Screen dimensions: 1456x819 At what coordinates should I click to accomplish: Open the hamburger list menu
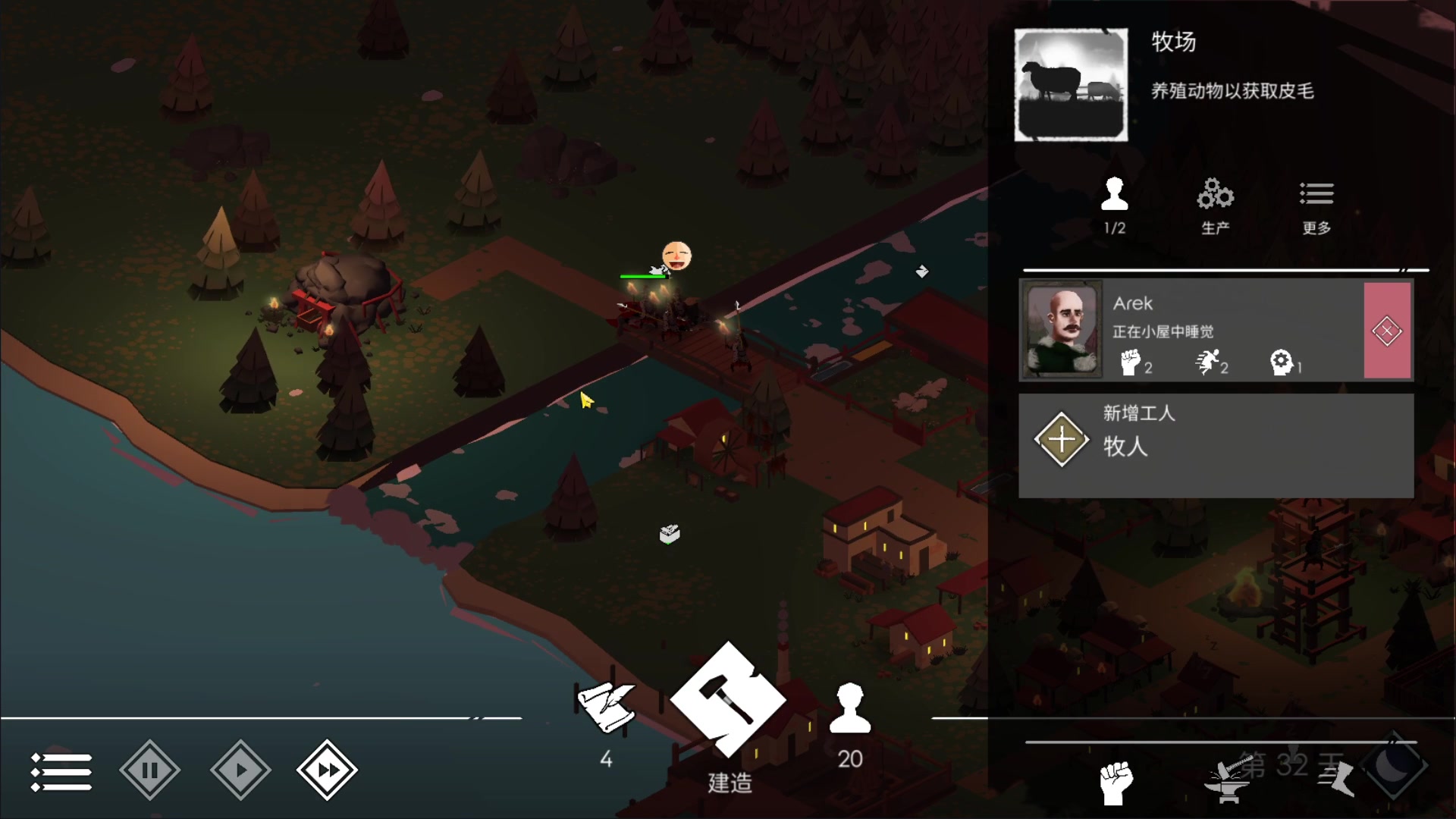[x=61, y=771]
